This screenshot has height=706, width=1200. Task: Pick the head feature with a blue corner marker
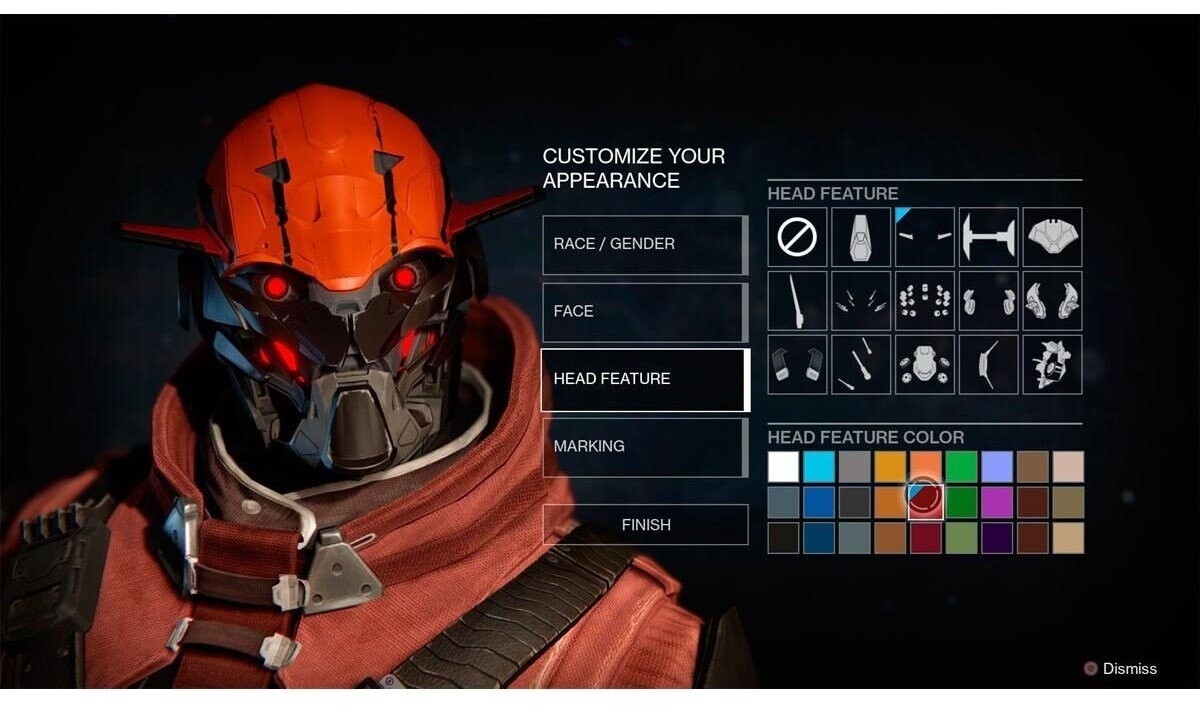tap(925, 237)
